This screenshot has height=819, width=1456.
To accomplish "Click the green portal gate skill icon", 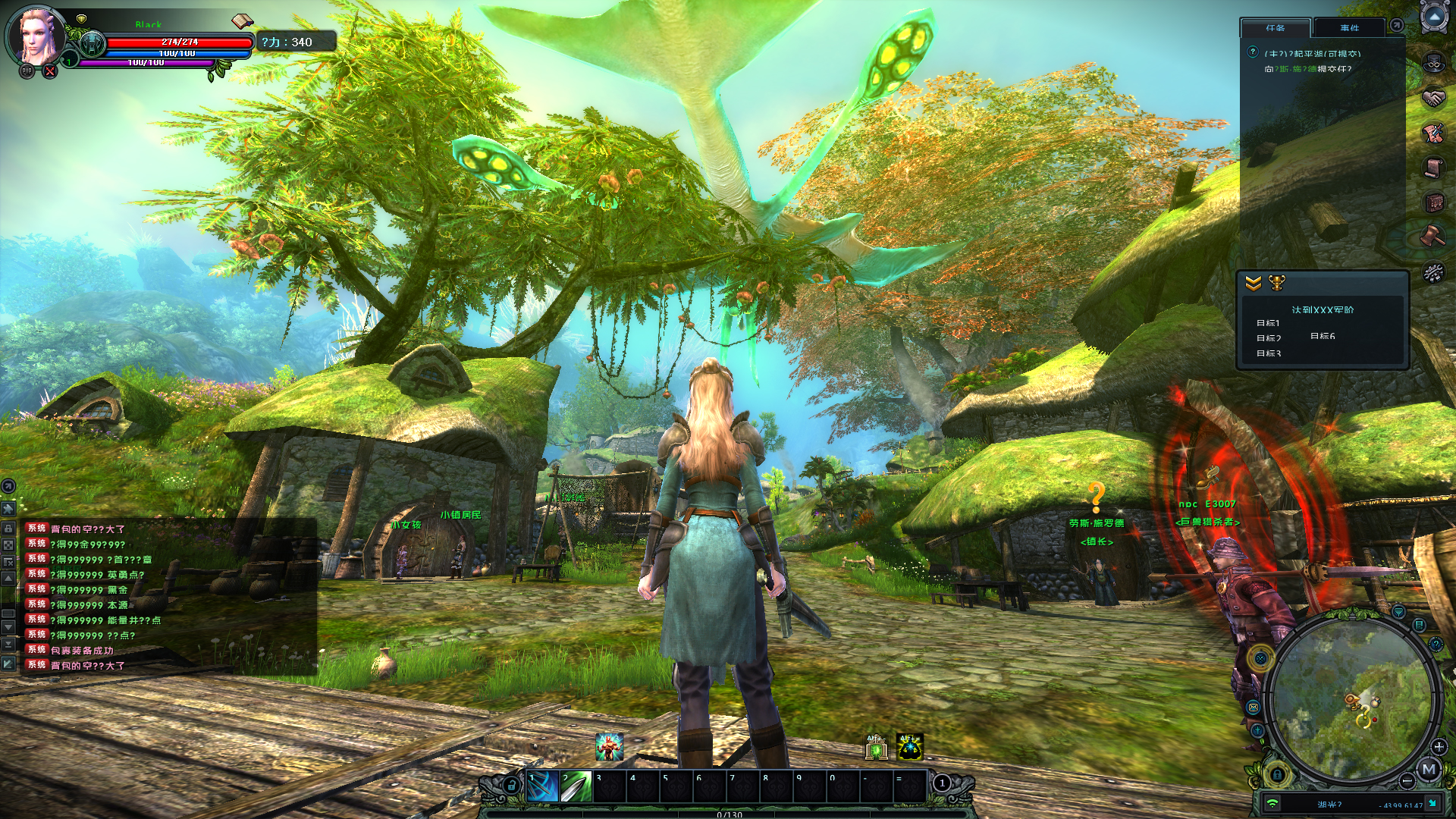I will click(877, 748).
